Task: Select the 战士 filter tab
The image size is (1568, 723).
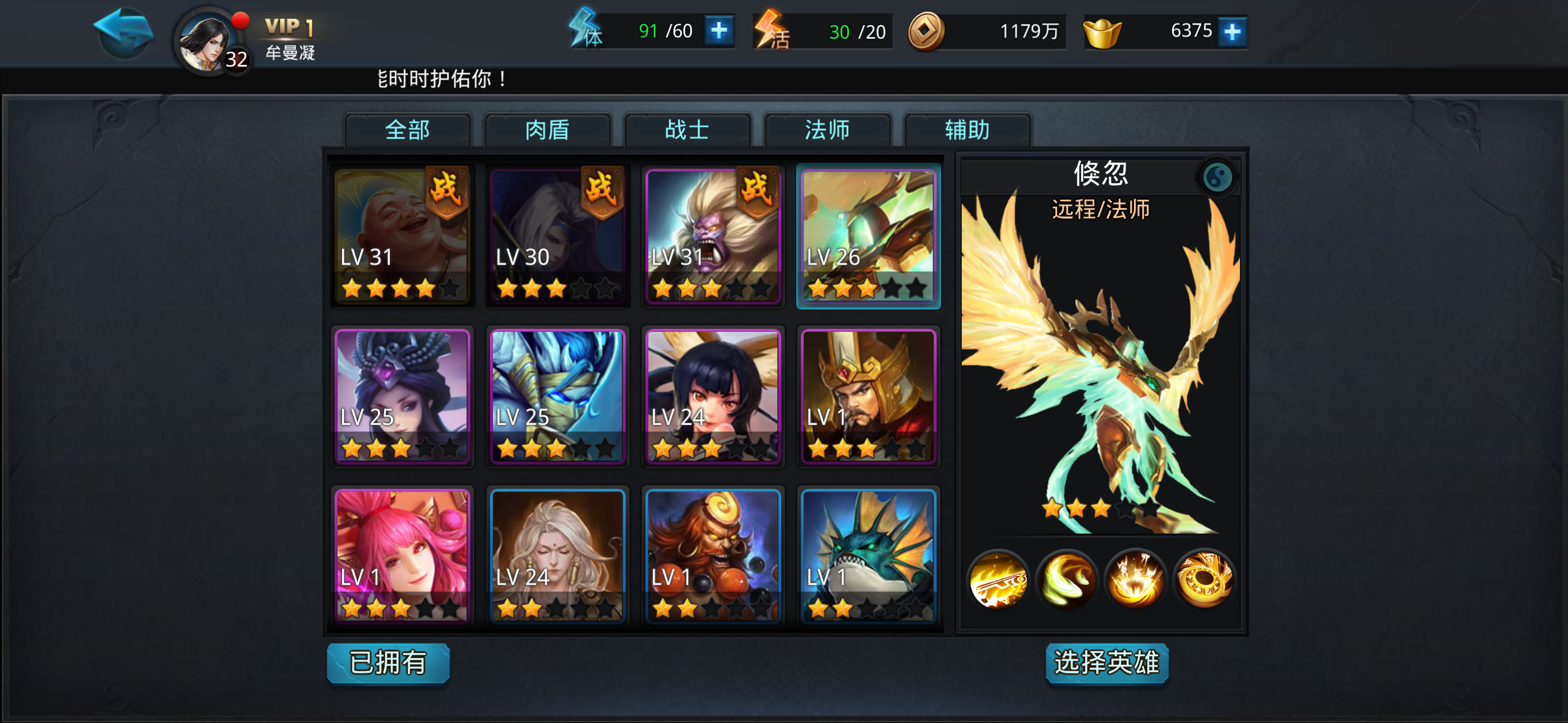Action: click(686, 130)
